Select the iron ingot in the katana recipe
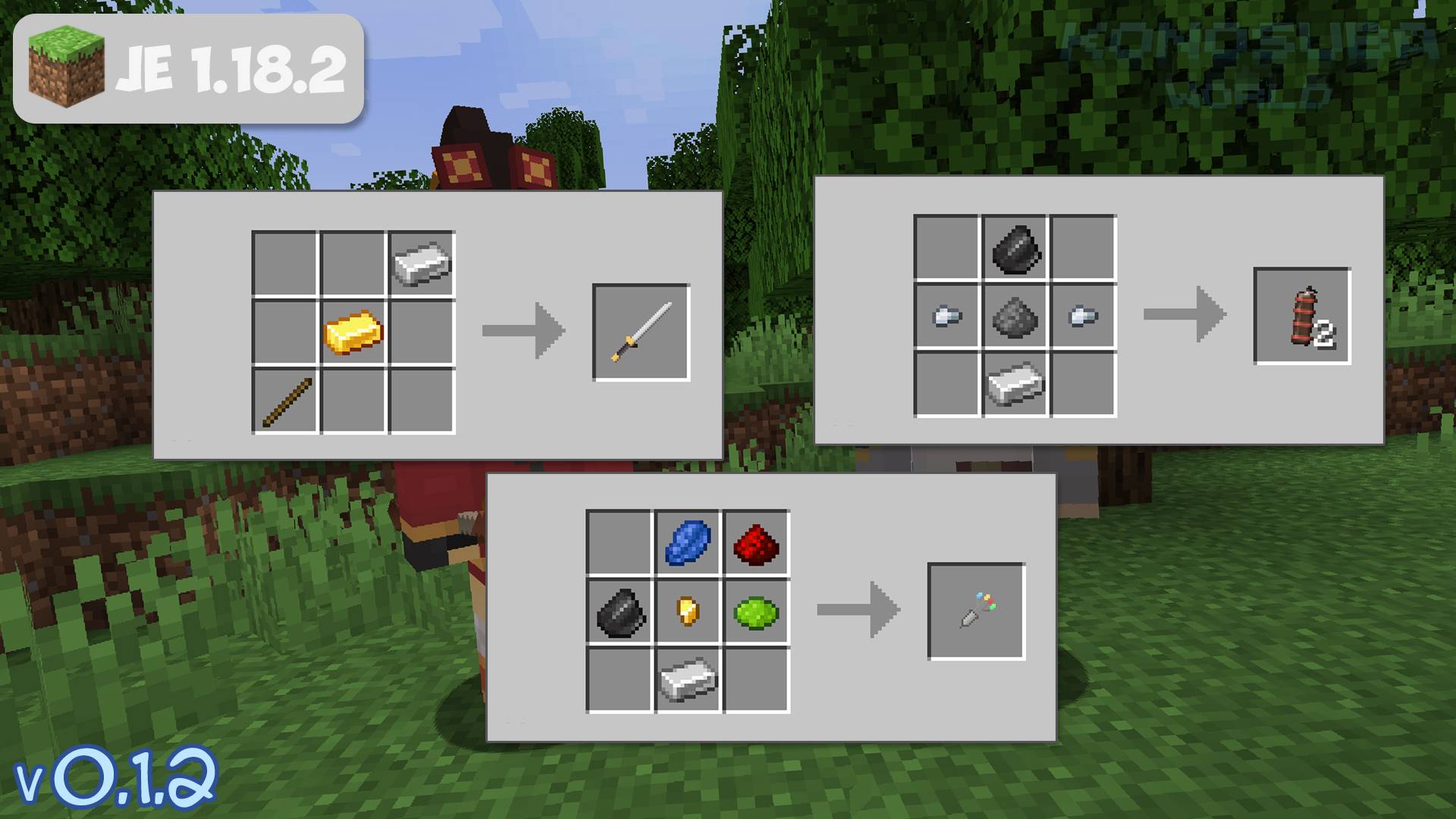The image size is (1456, 819). [x=421, y=263]
